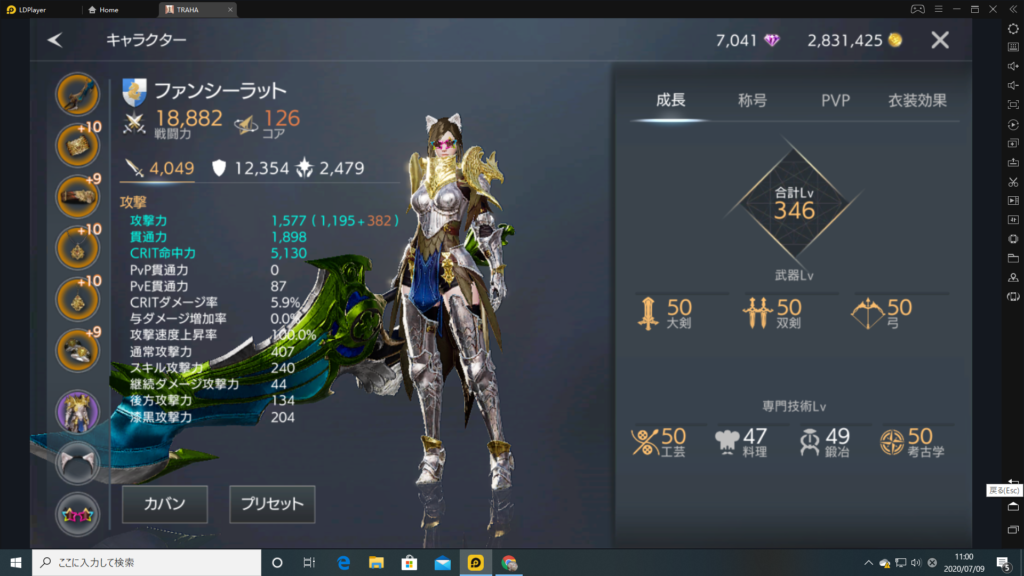This screenshot has height=576, width=1024.
Task: Select the +9 belt equipment slot
Action: 77,196
